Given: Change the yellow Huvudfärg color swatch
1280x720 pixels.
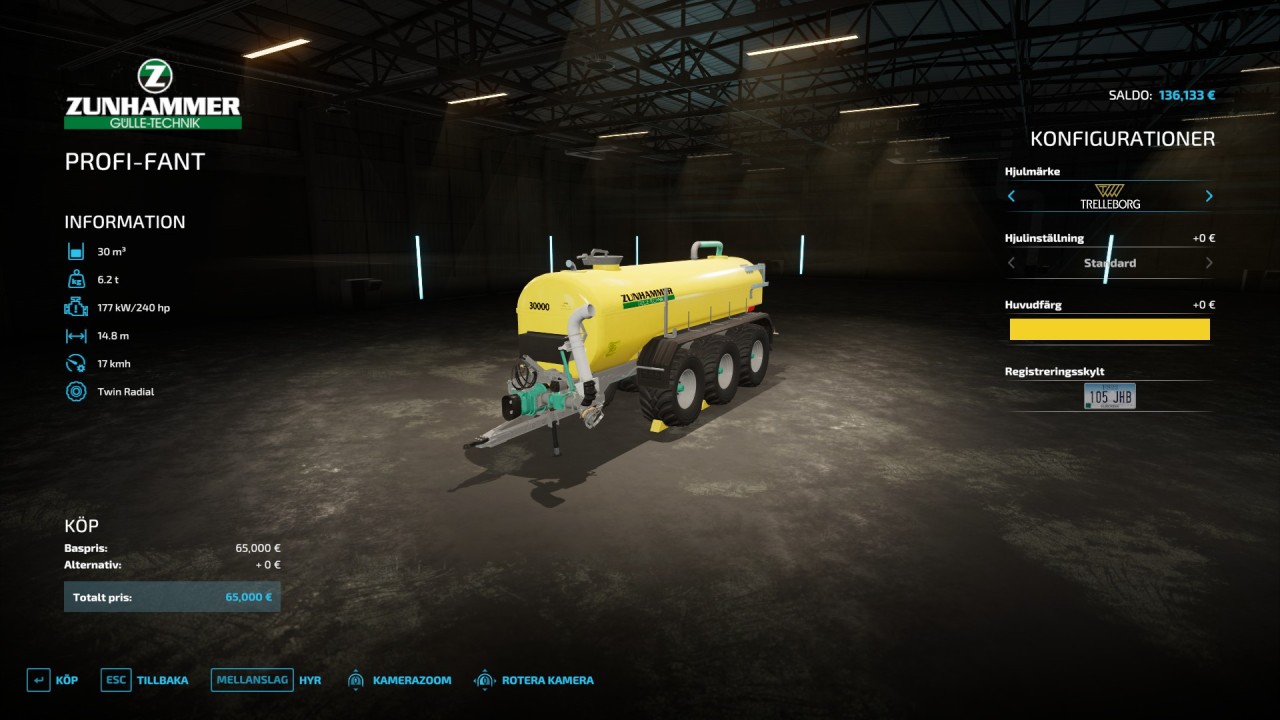Looking at the screenshot, I should pyautogui.click(x=1109, y=329).
